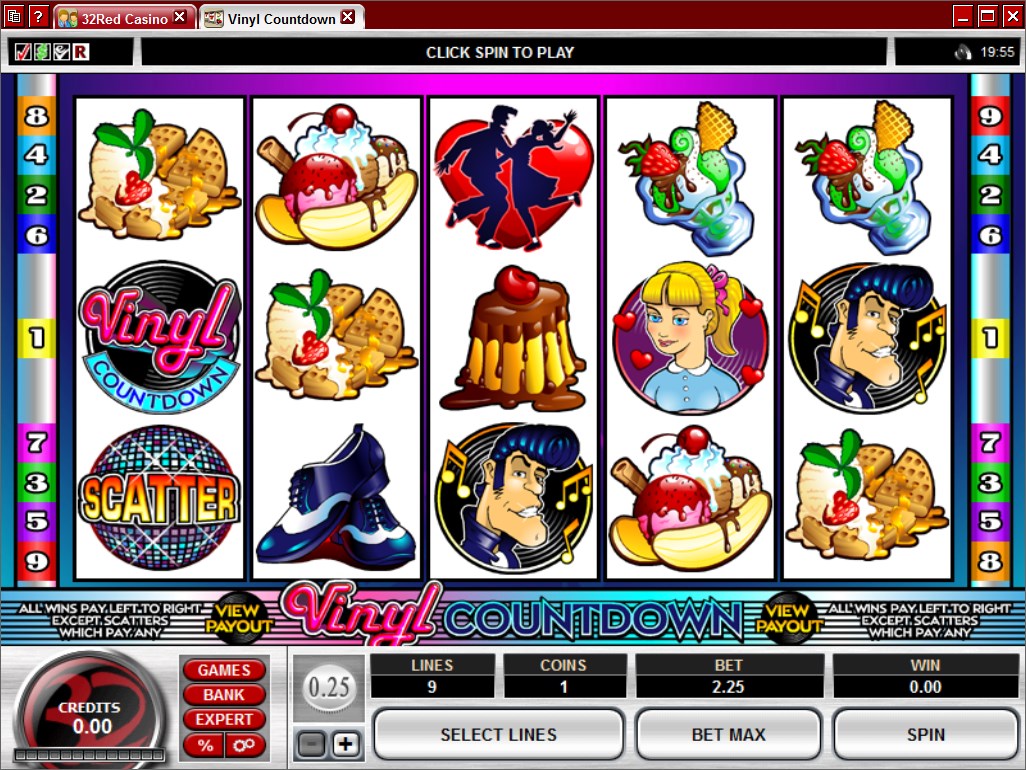
Task: Increase coin size with the plus button
Action: click(x=346, y=744)
